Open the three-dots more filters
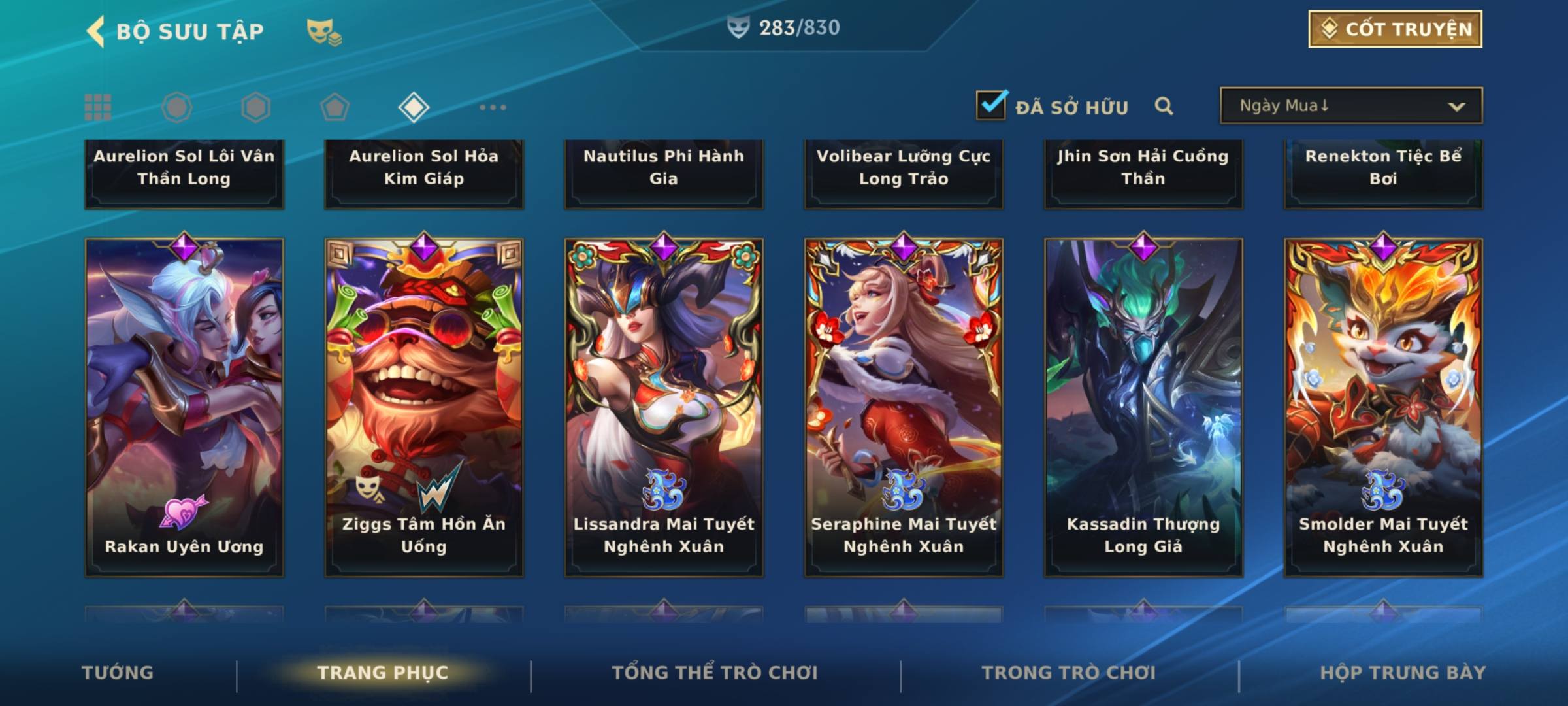This screenshot has height=706, width=1568. 493,107
